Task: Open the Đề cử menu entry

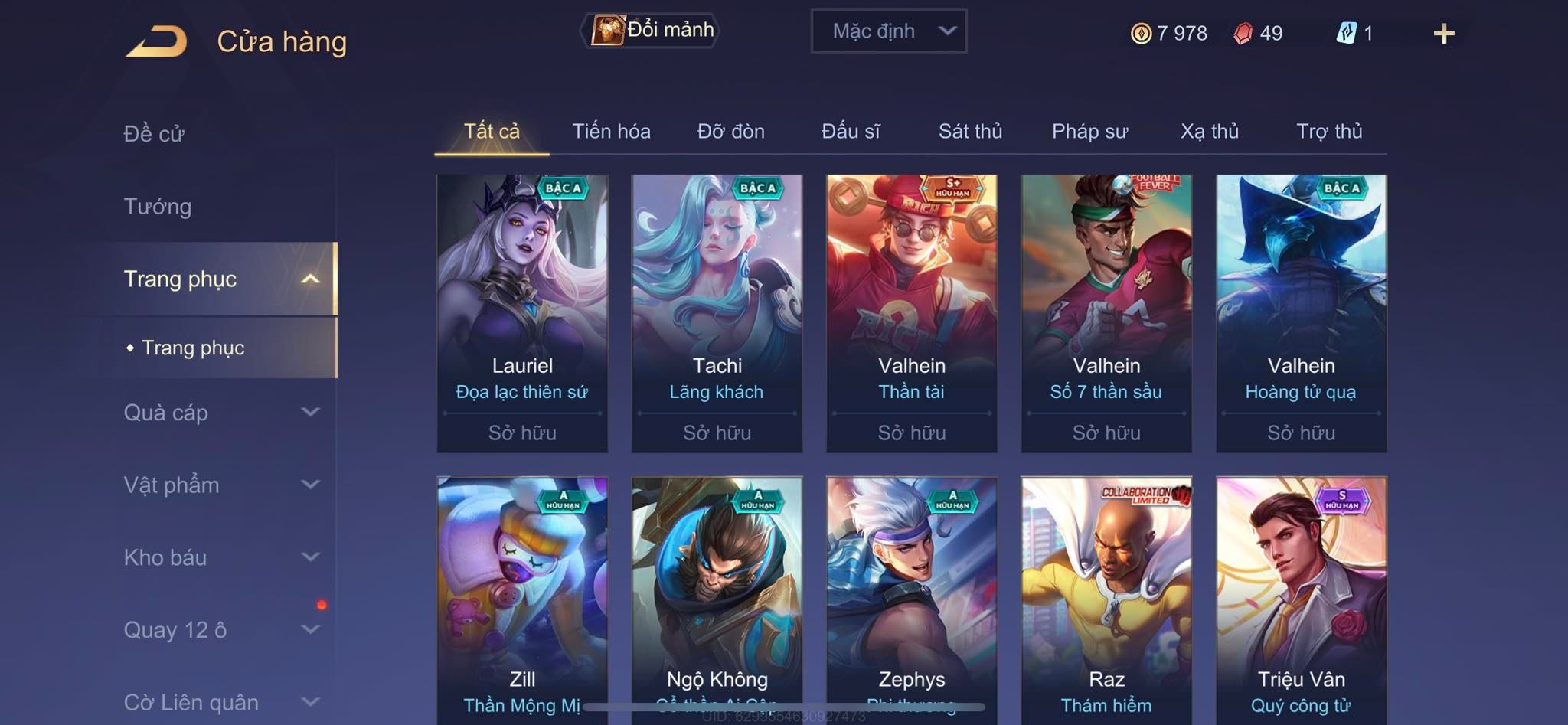Action: pyautogui.click(x=154, y=134)
